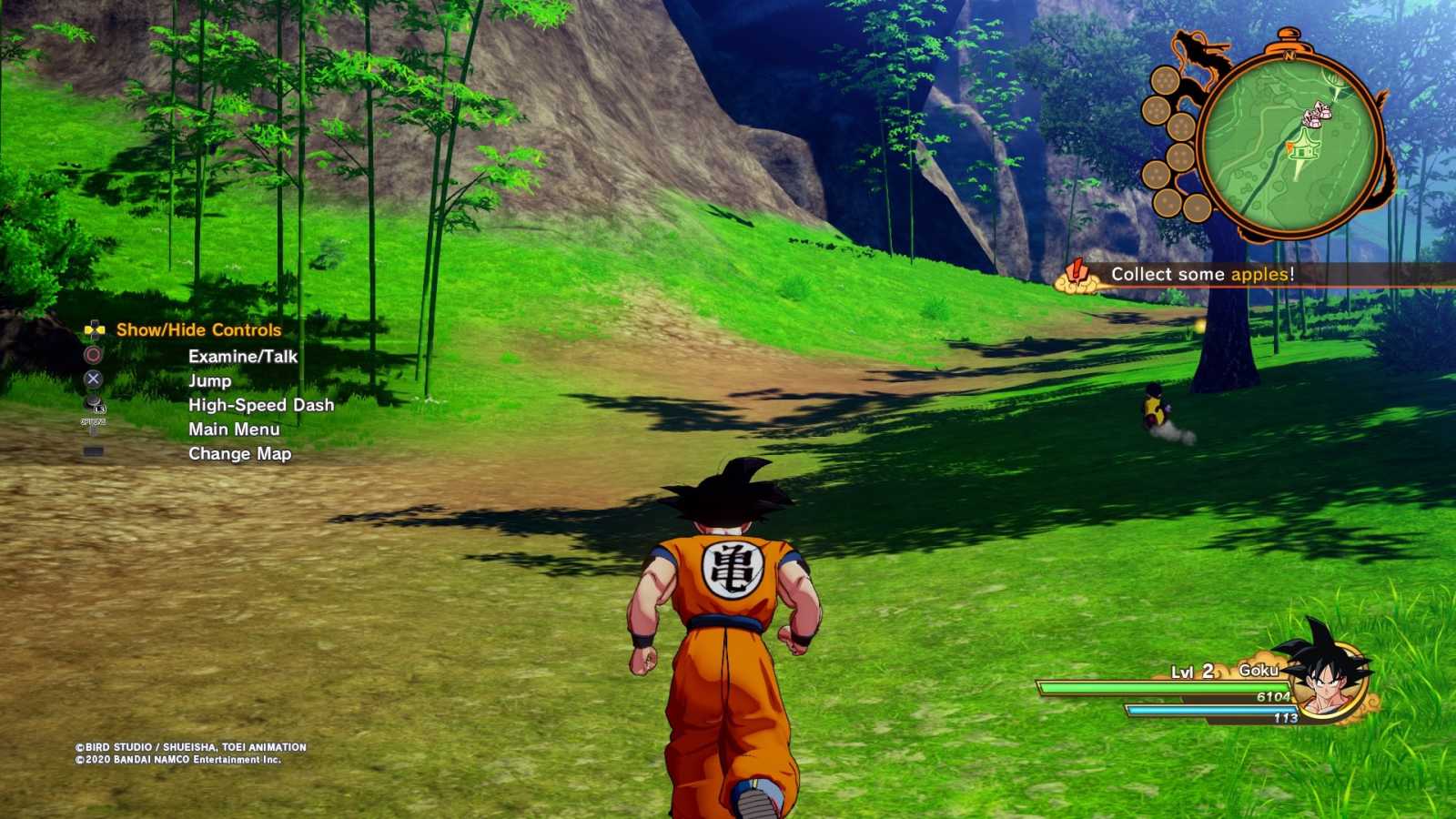This screenshot has width=1456, height=819.
Task: Click Goku's character portrait thumbnail
Action: point(1328,681)
